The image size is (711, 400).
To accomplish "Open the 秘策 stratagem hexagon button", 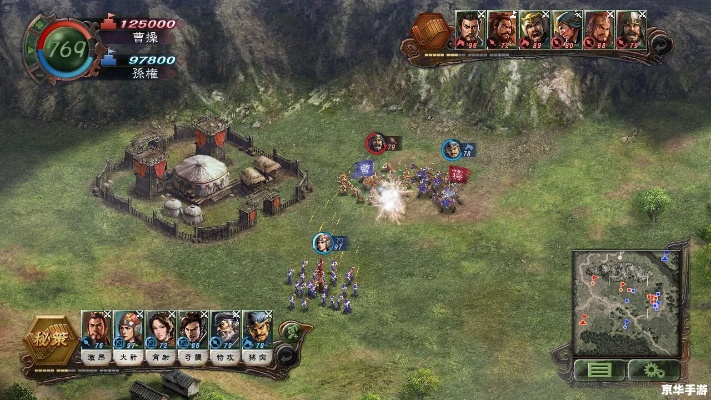I will pos(50,340).
